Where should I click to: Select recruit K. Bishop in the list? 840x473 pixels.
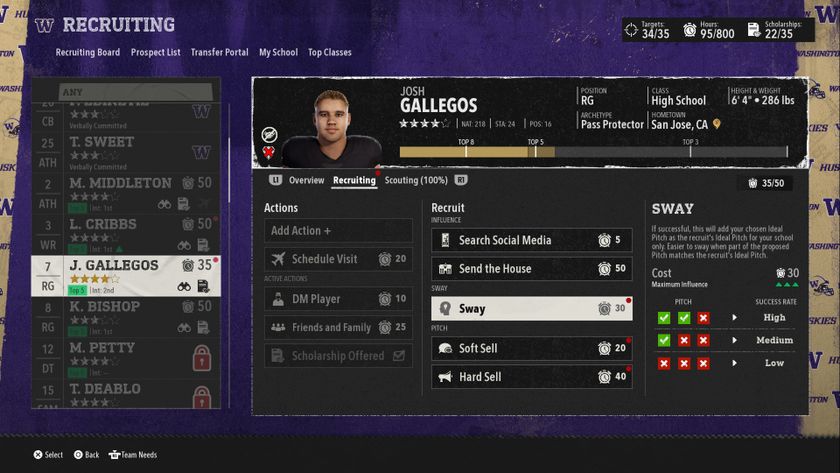125,315
